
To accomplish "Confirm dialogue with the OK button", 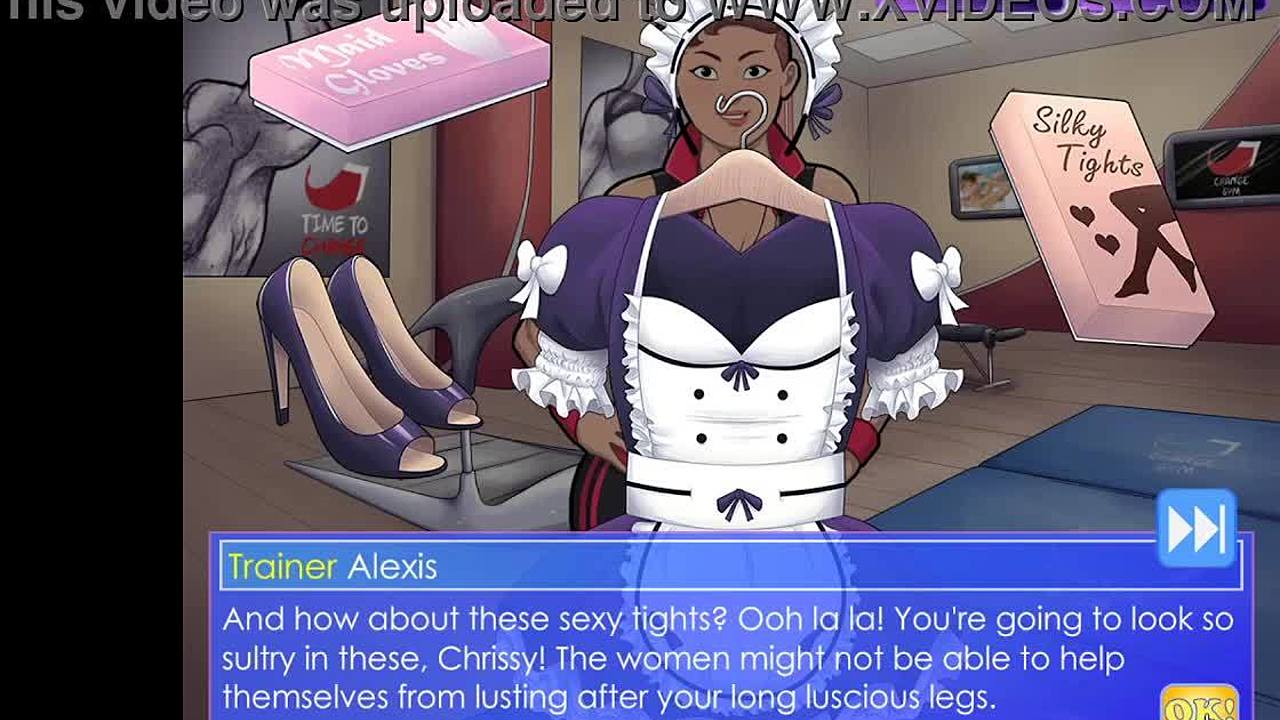I will tap(1199, 702).
